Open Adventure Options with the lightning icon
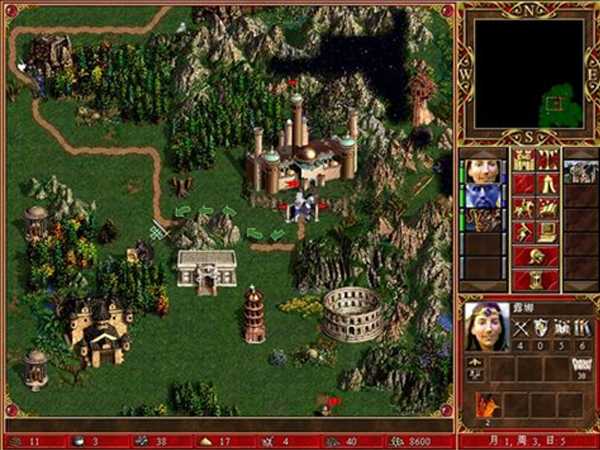 (x=523, y=232)
